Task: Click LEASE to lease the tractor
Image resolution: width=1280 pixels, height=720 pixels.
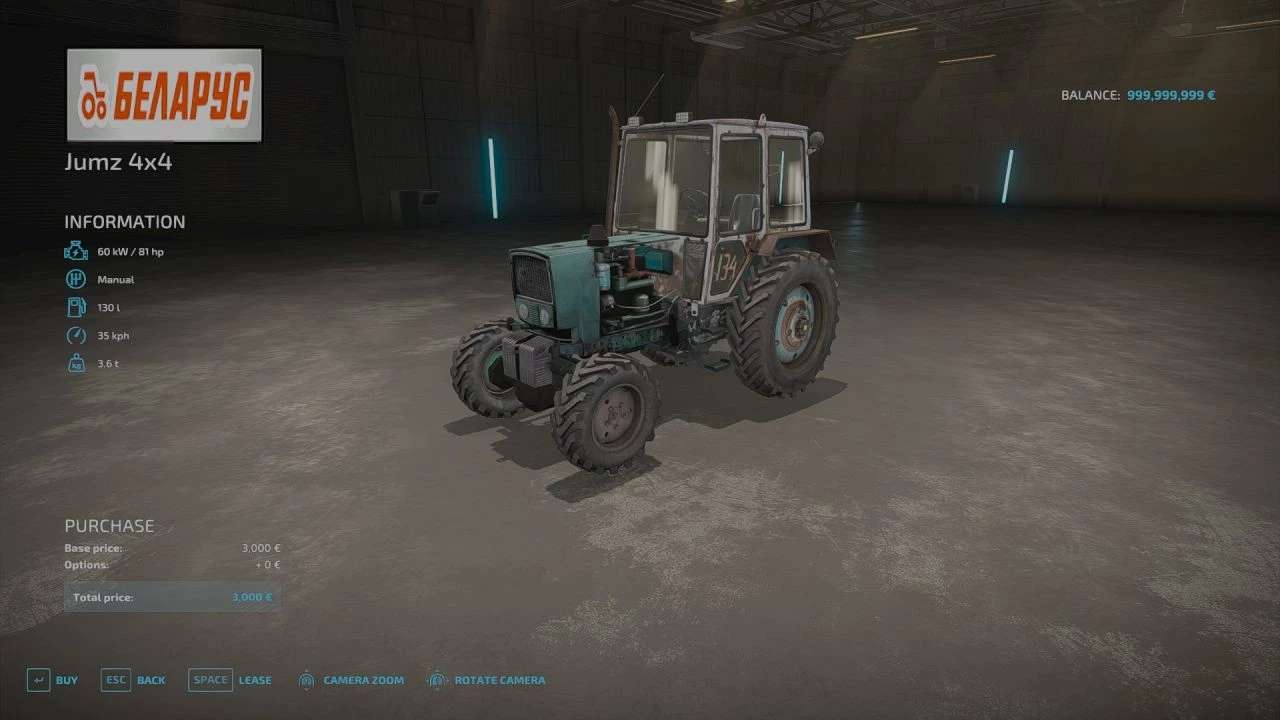Action: click(255, 679)
